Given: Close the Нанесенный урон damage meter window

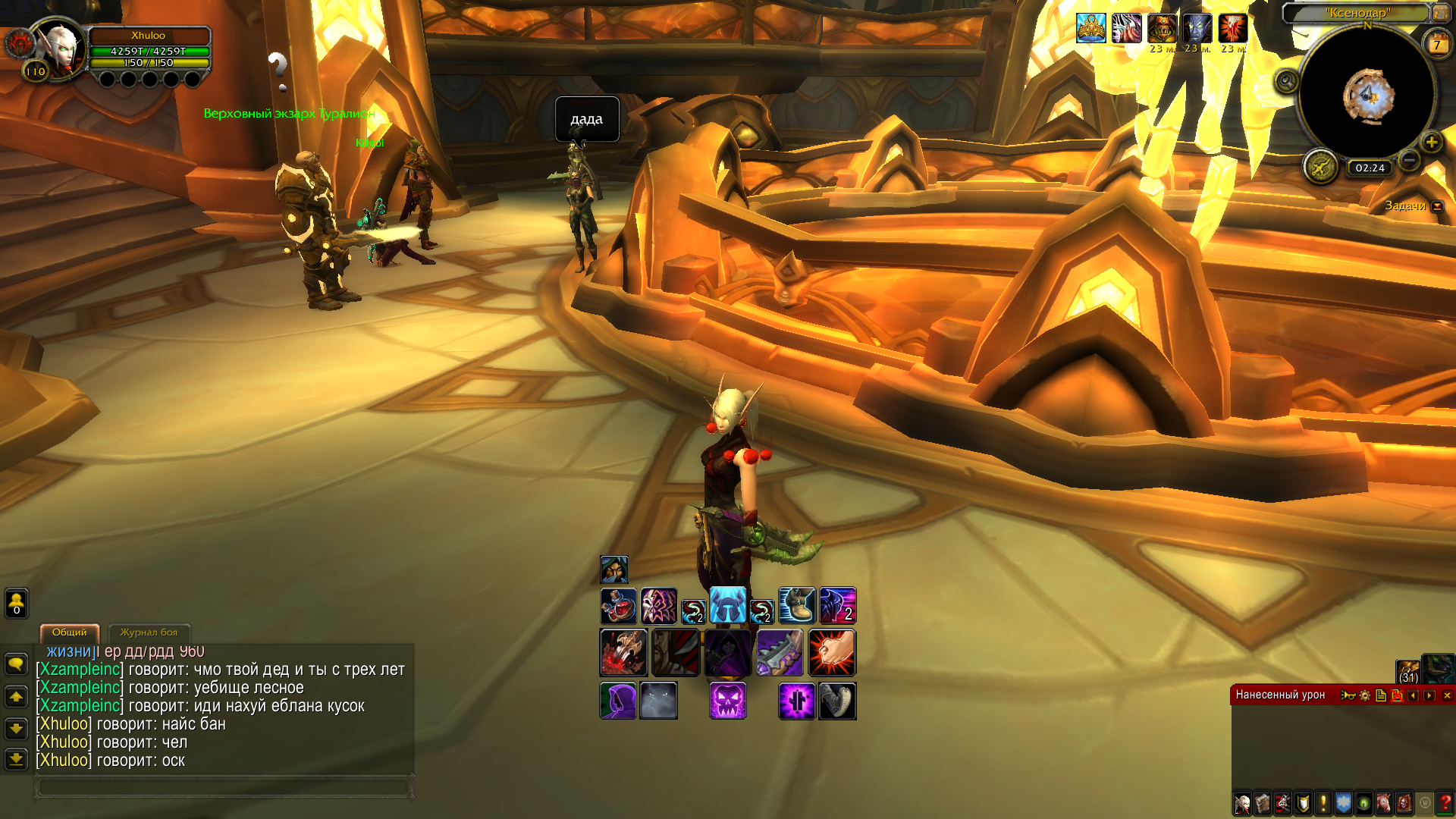Looking at the screenshot, I should [1447, 695].
